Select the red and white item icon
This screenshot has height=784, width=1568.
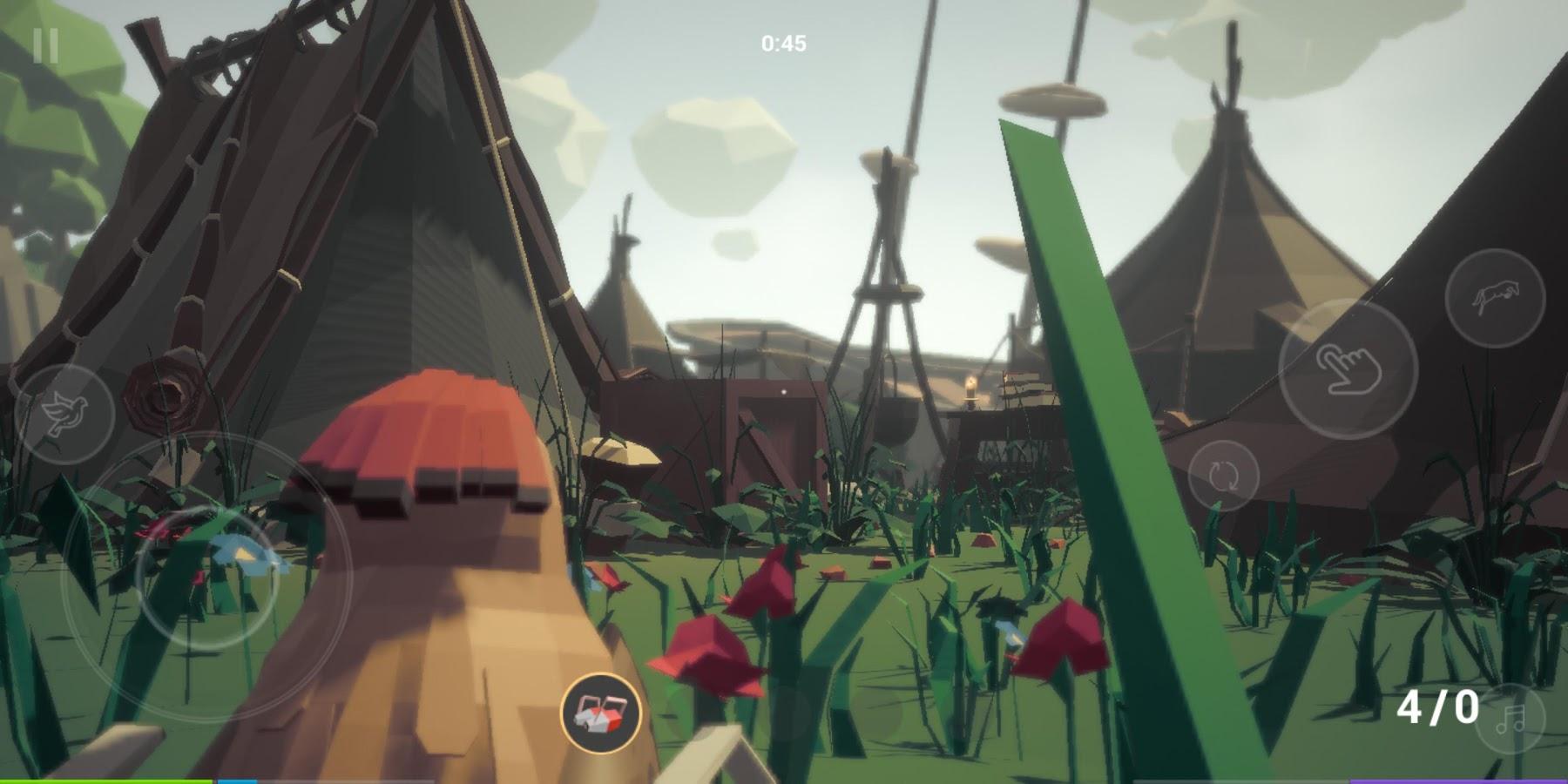click(x=600, y=713)
